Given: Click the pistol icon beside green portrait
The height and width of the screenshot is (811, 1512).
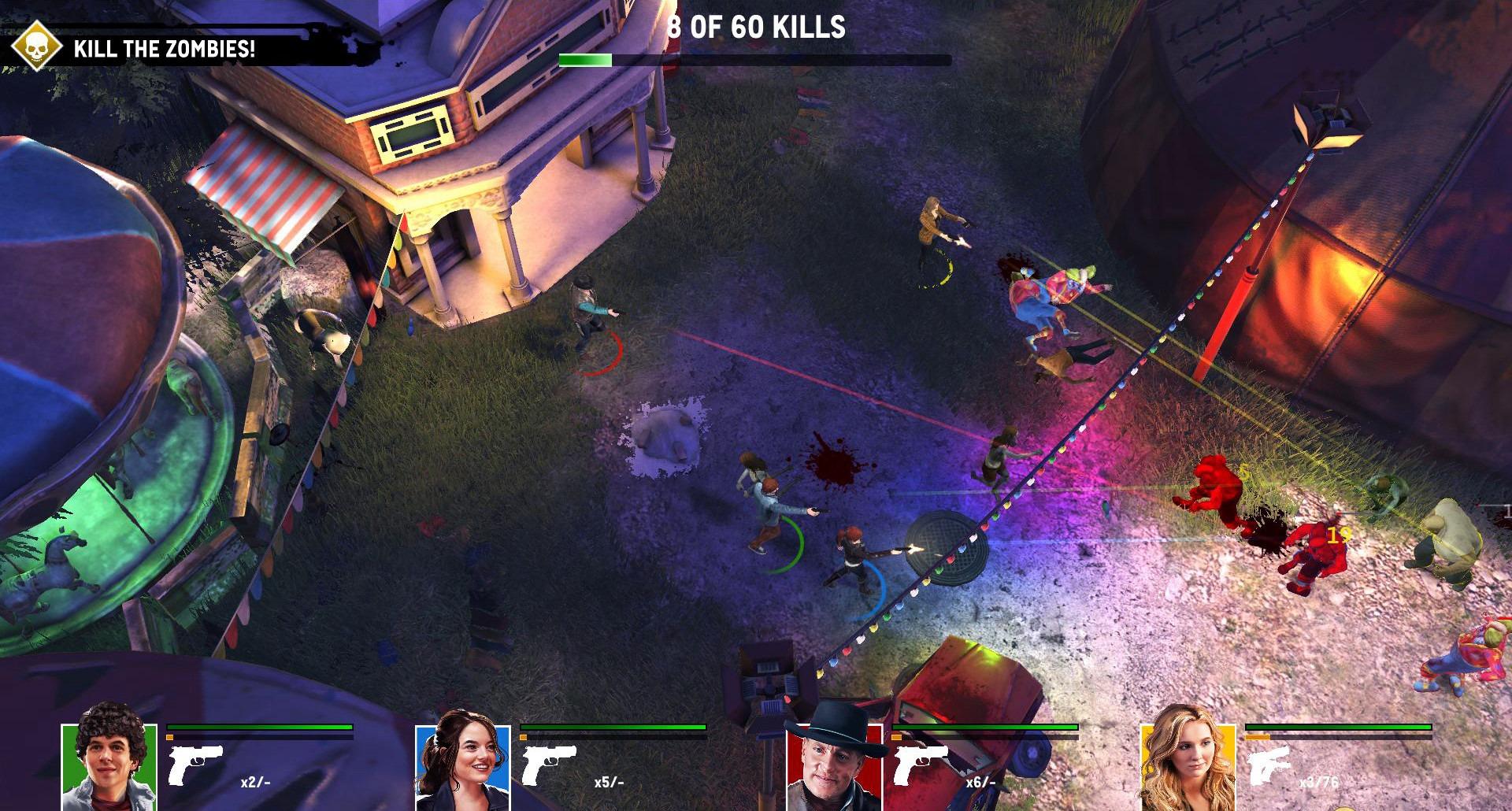Looking at the screenshot, I should (195, 765).
